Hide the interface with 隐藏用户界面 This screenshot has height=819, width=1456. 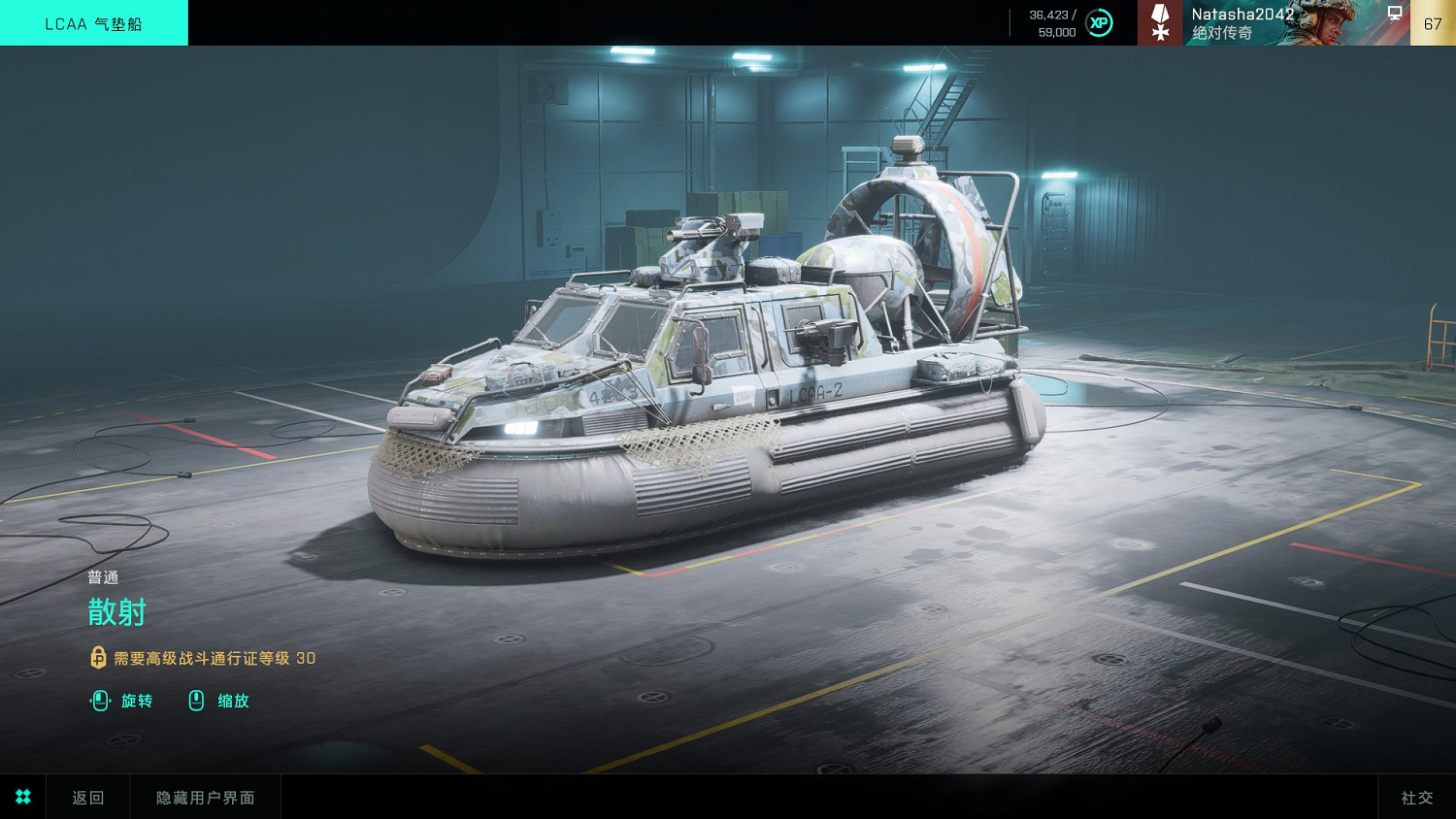[206, 797]
